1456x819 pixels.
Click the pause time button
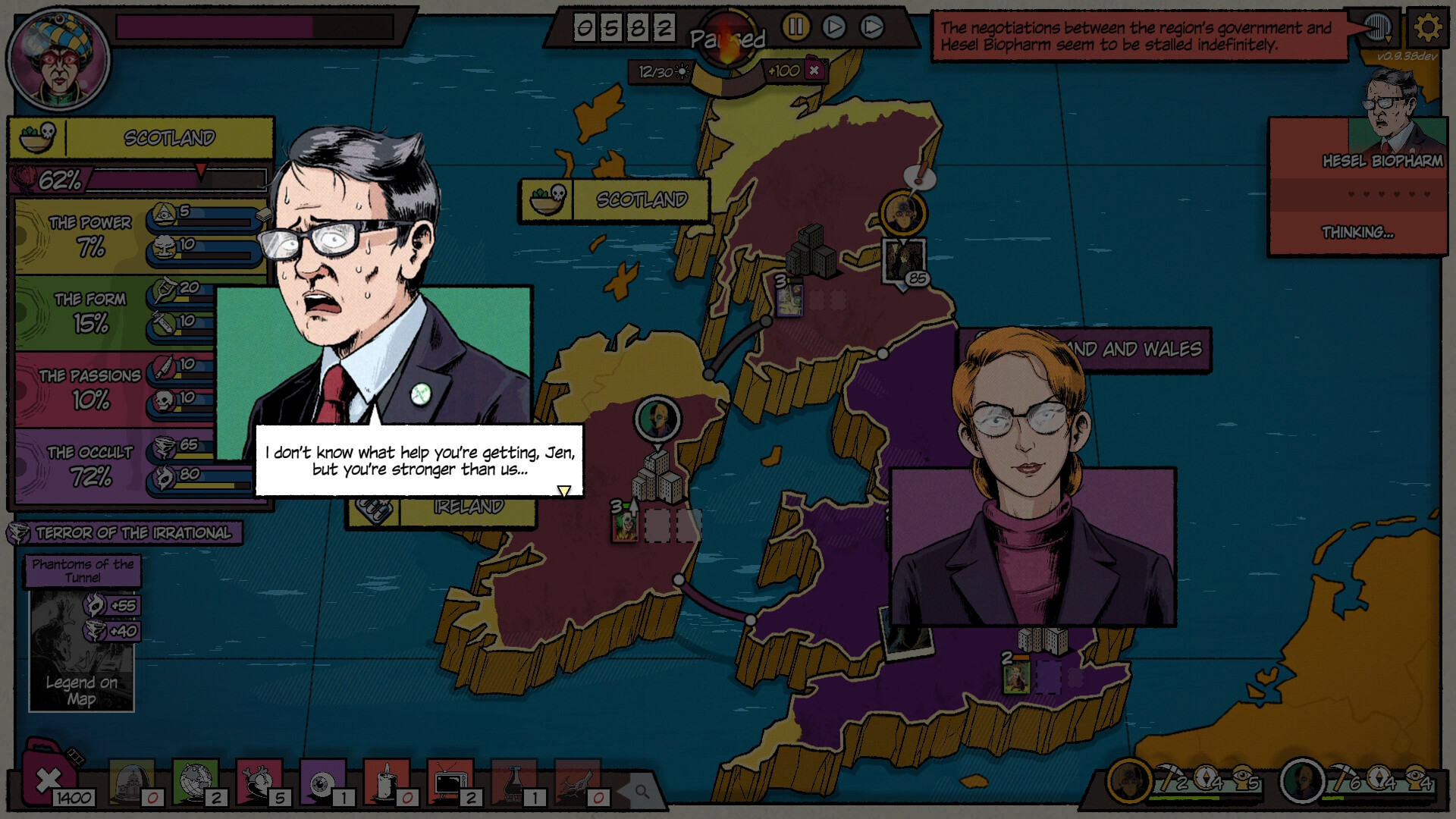coord(795,28)
